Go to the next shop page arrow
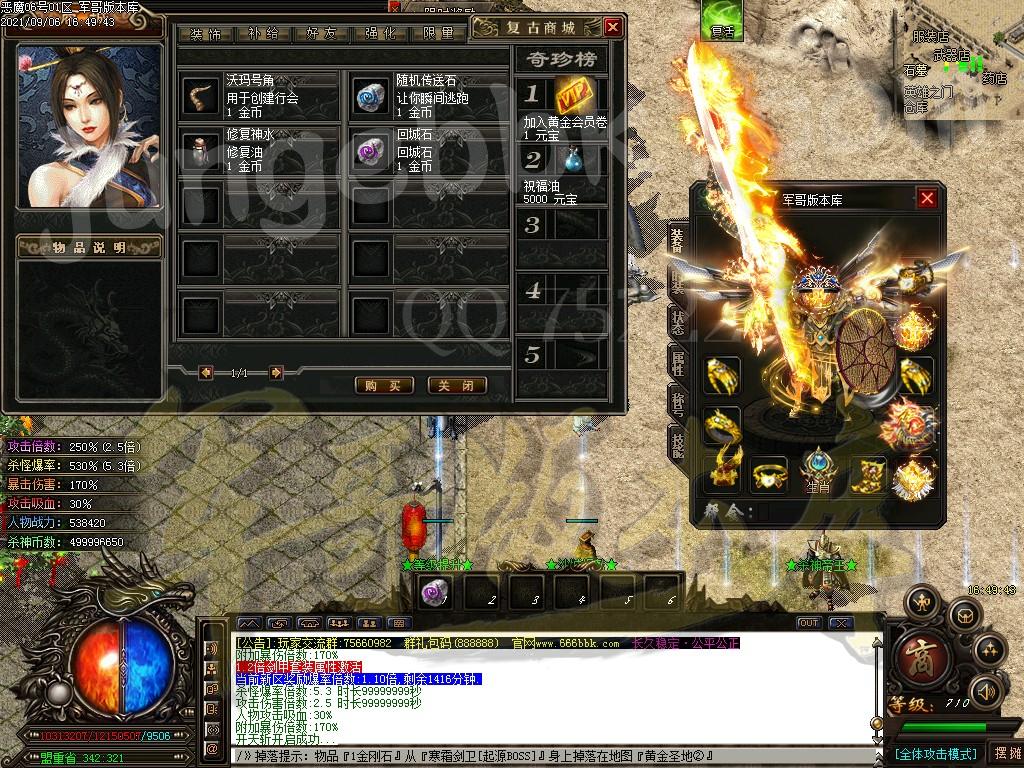This screenshot has height=768, width=1024. pos(276,373)
